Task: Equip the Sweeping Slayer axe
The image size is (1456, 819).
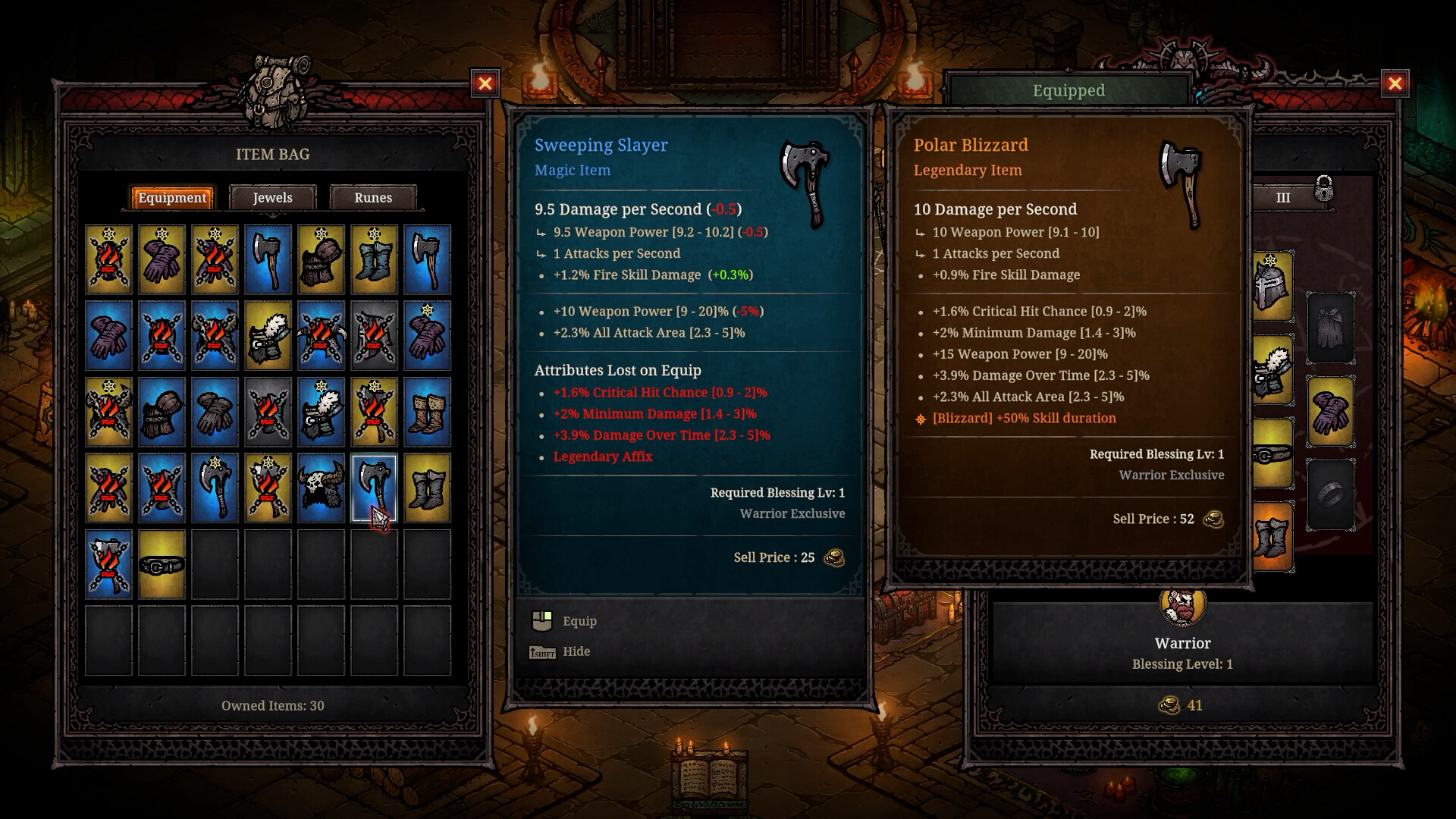Action: coord(579,621)
